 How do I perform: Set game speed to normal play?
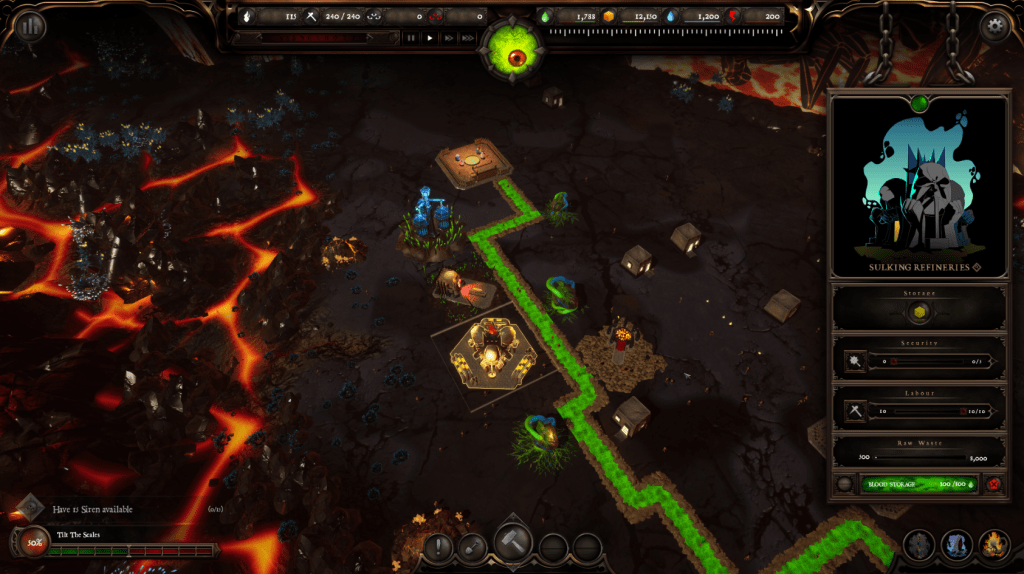(x=430, y=38)
